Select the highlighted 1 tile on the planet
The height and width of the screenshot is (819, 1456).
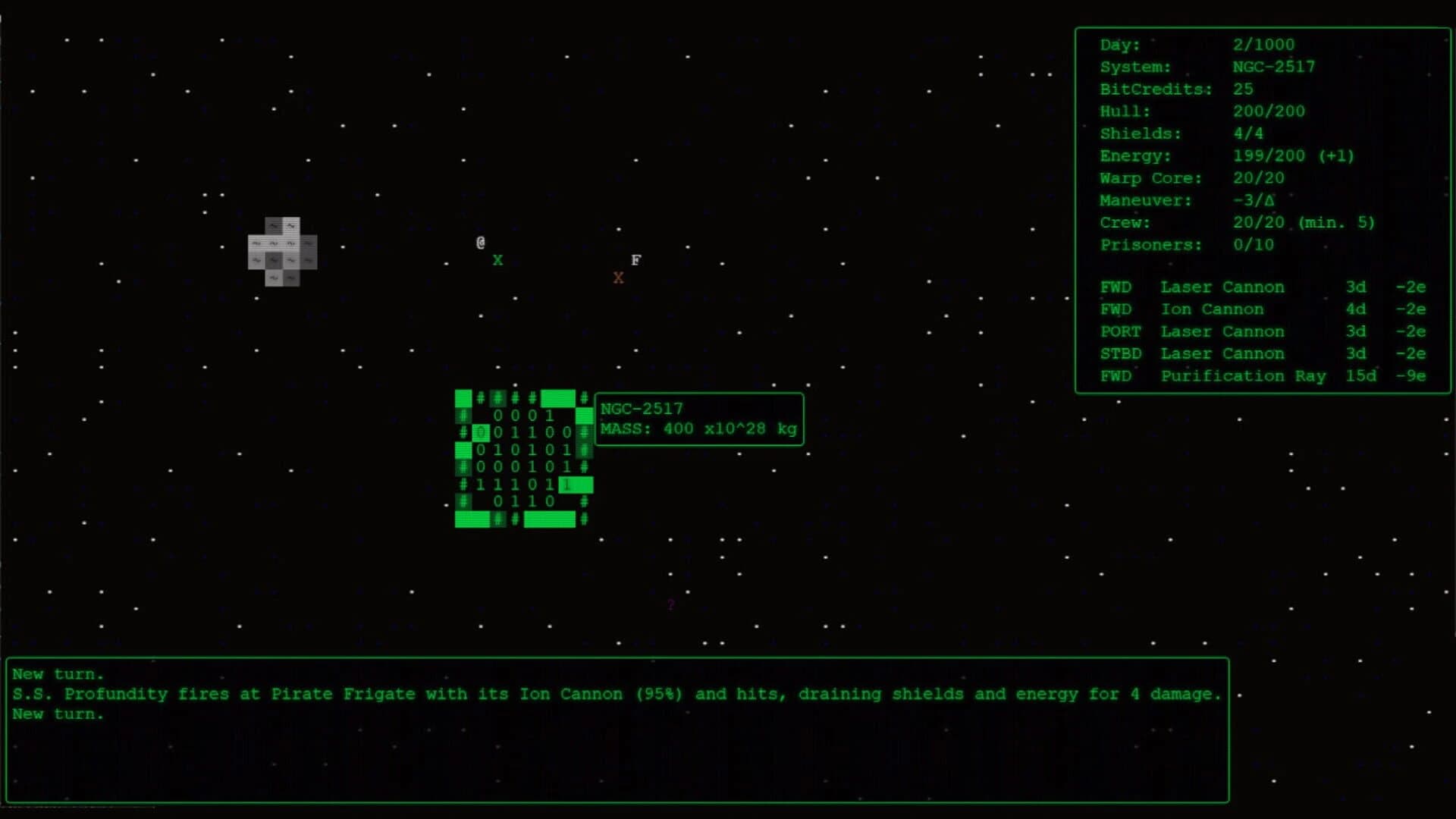568,485
